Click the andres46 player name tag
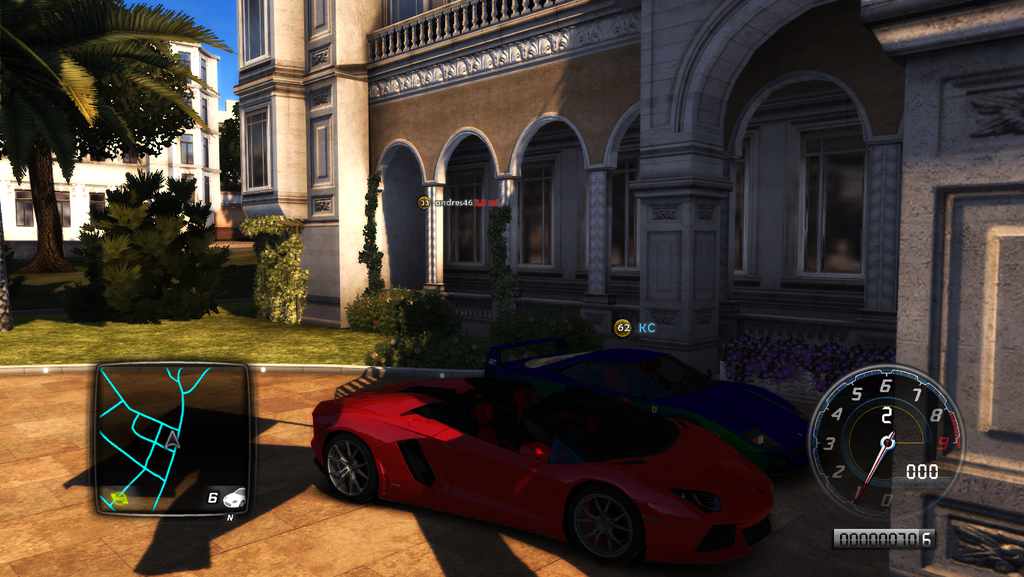 pos(460,202)
